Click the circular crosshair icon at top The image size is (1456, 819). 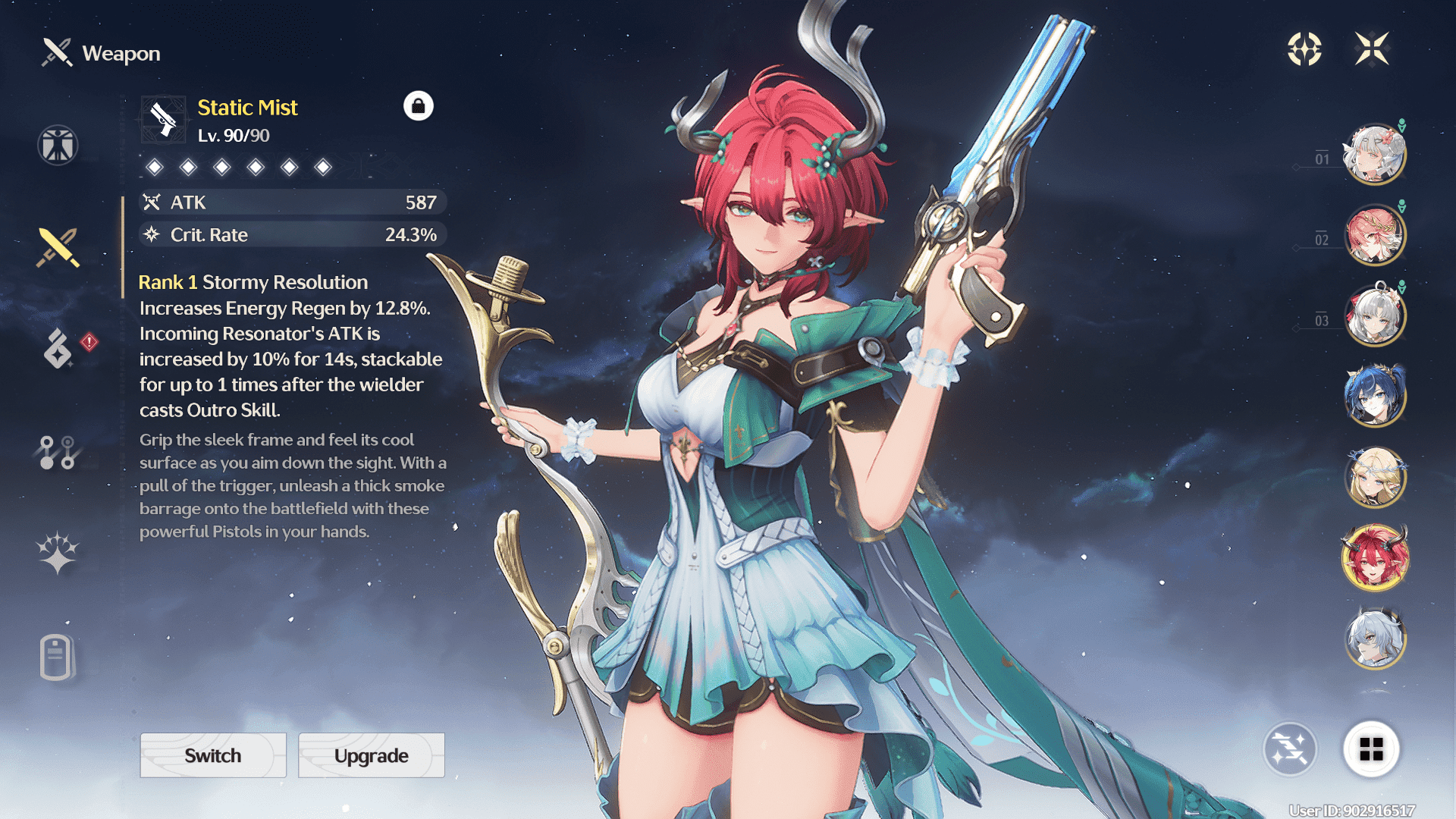click(x=1304, y=49)
